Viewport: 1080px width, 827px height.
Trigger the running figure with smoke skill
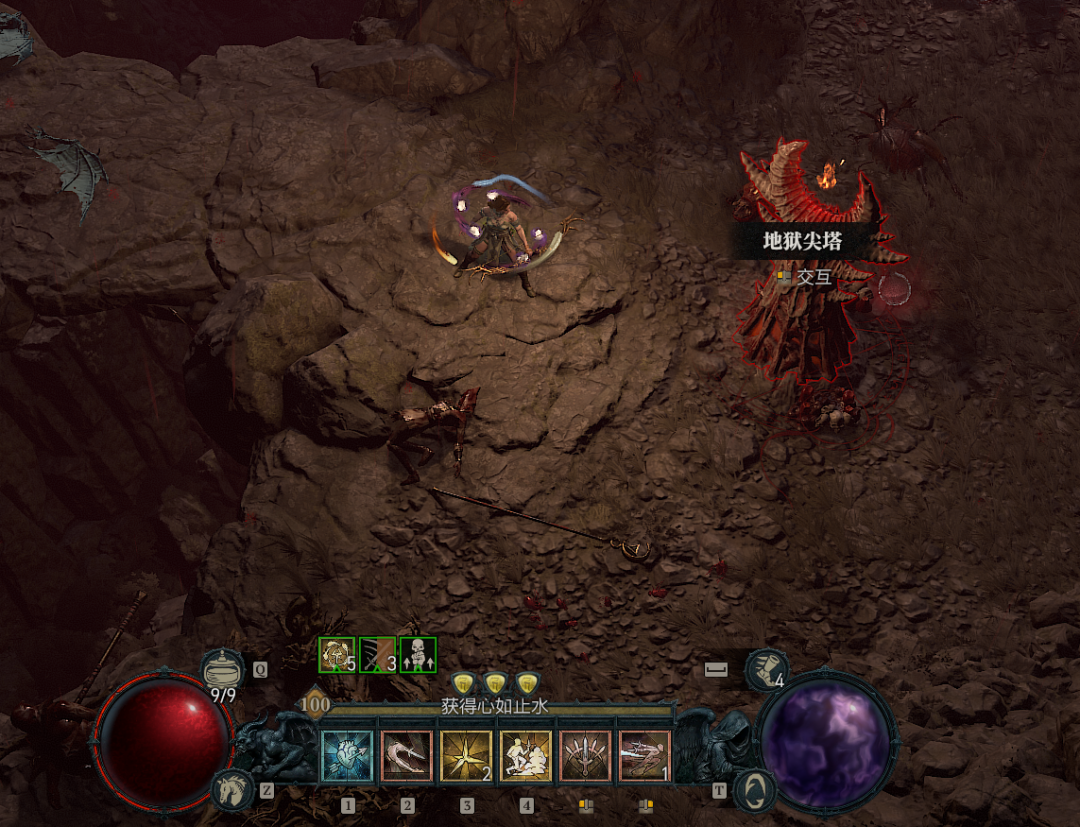[526, 756]
